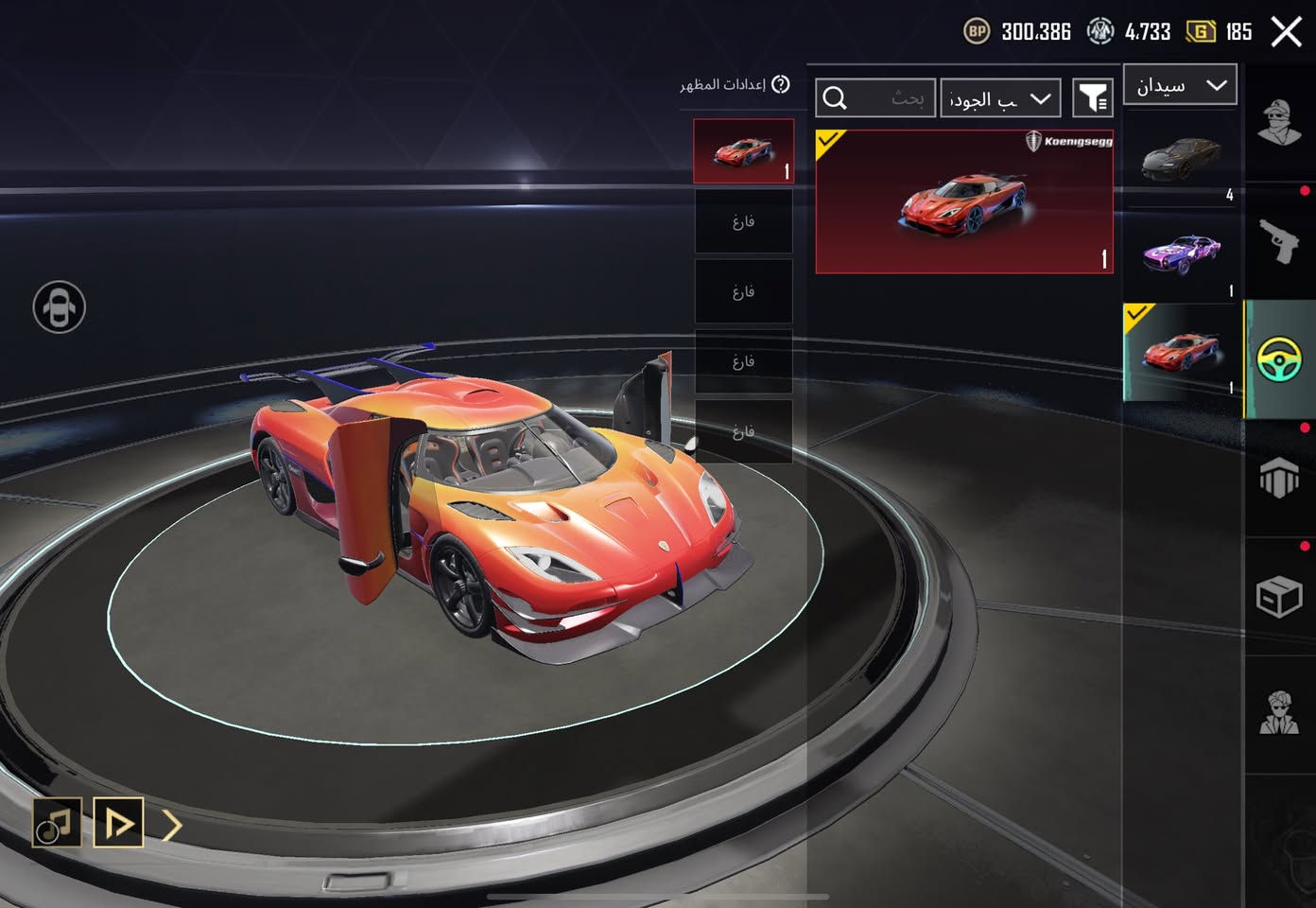Image resolution: width=1316 pixels, height=908 pixels.
Task: Play the vehicle preview animation
Action: coord(118,823)
